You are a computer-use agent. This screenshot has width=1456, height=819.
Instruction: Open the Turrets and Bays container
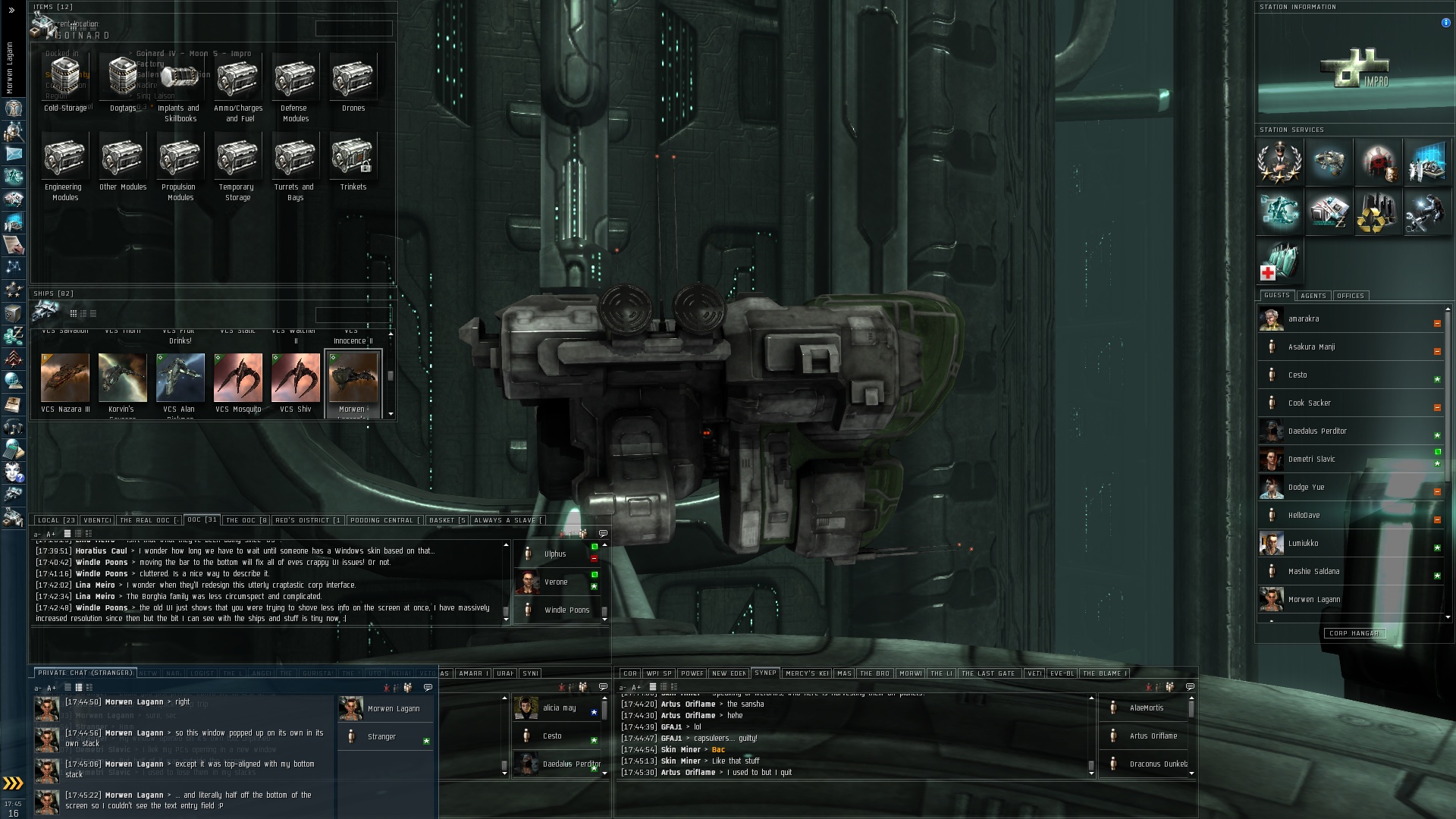coord(295,156)
